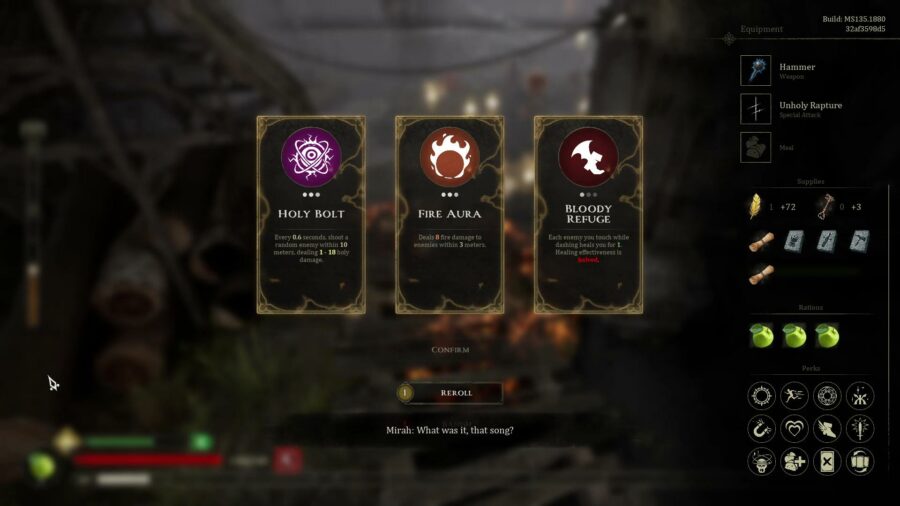
Task: Confirm the selected upgrade
Action: 450,350
